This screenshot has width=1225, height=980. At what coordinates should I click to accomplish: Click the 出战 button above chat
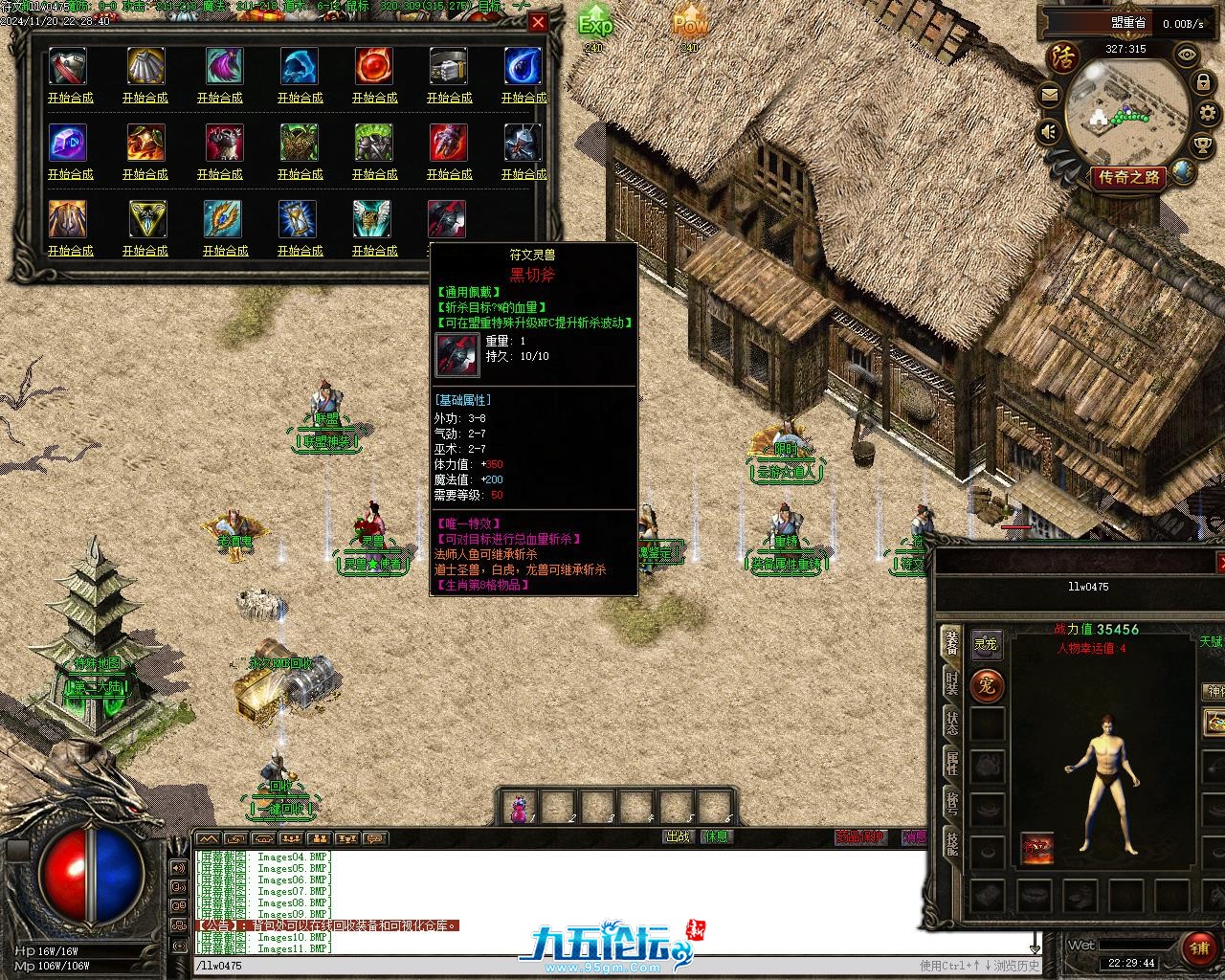[678, 836]
